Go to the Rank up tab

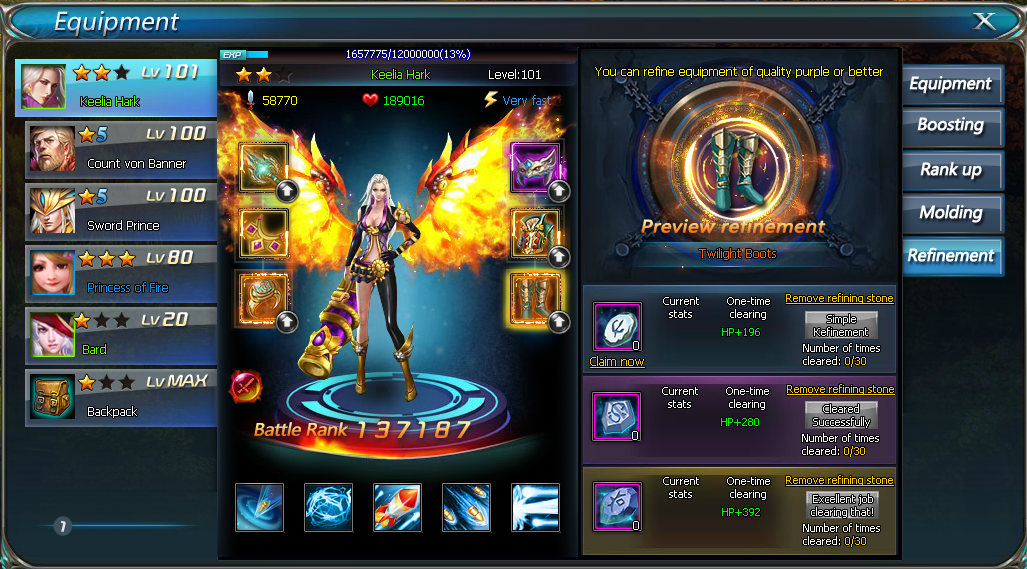[950, 169]
